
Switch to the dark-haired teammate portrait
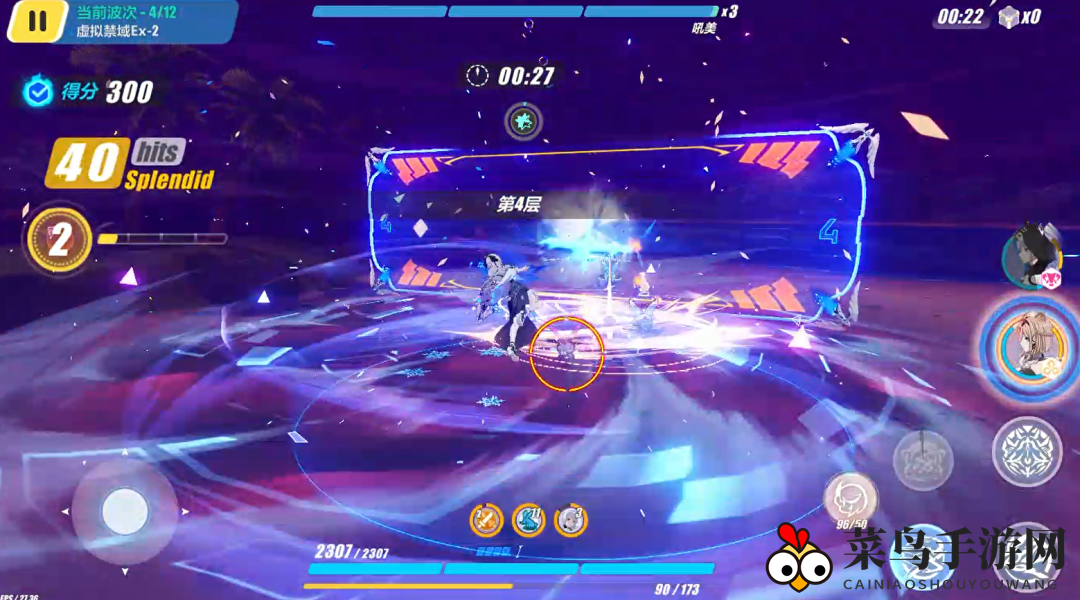coord(1032,256)
